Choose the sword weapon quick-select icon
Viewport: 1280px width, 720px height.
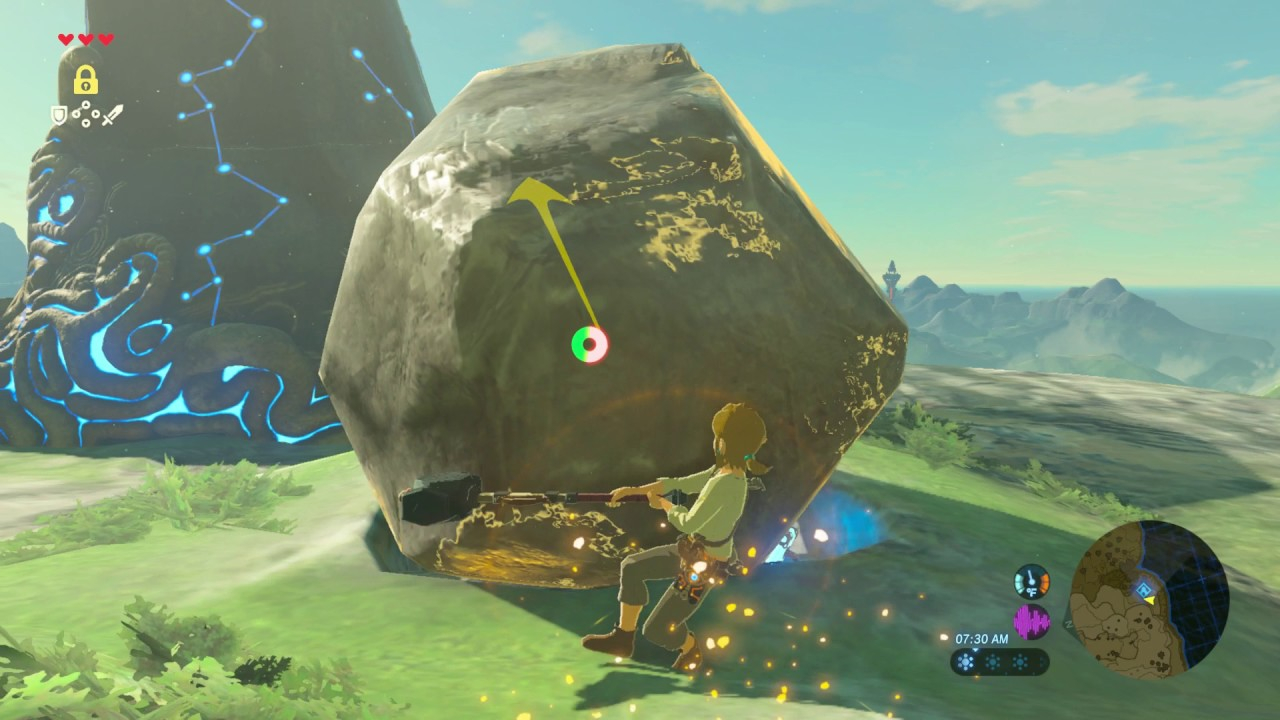coord(112,115)
